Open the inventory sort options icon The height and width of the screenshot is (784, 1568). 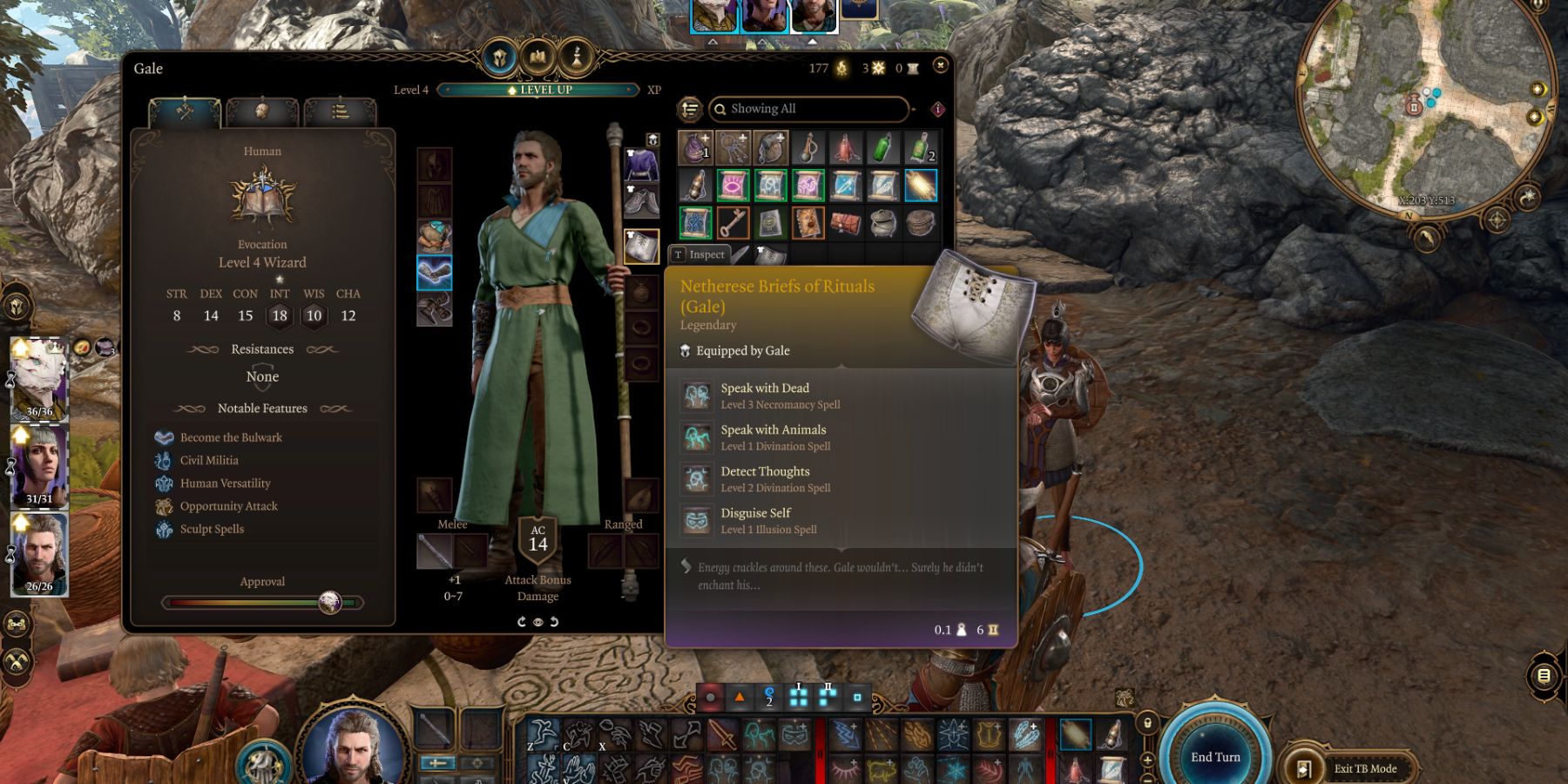(x=689, y=109)
